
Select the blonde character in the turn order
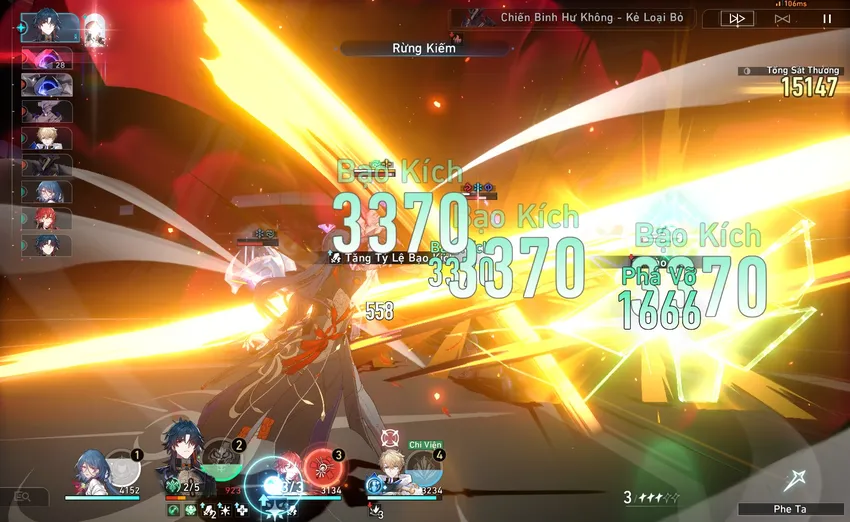point(47,138)
